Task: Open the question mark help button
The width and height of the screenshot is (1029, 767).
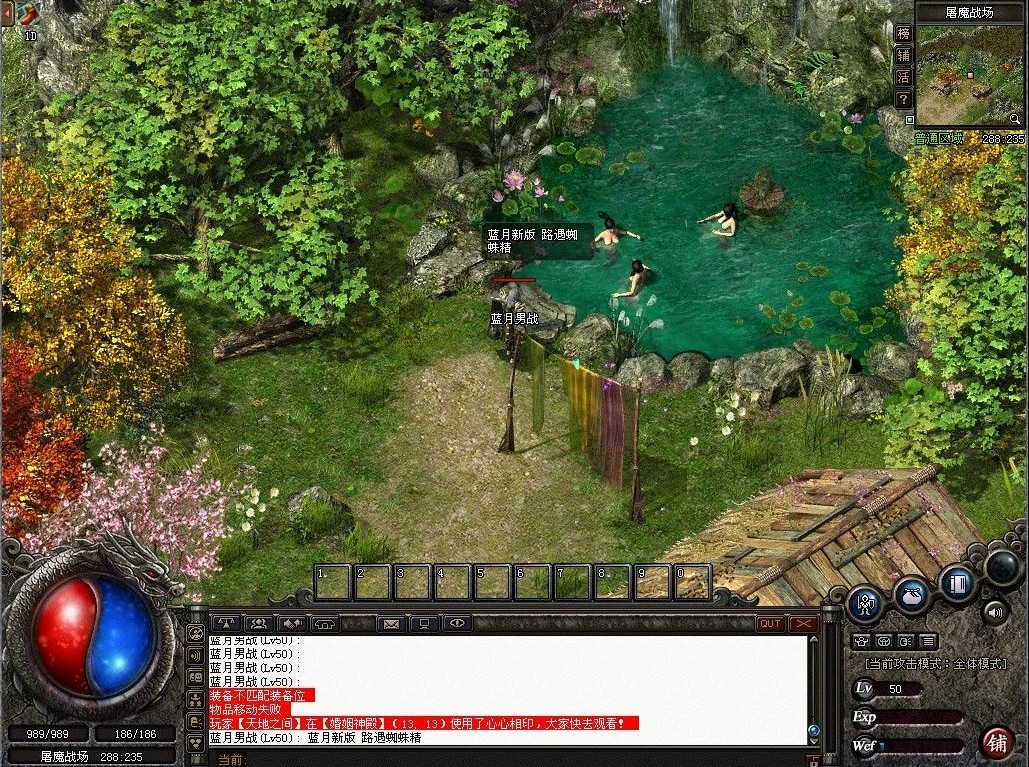Action: pos(903,99)
